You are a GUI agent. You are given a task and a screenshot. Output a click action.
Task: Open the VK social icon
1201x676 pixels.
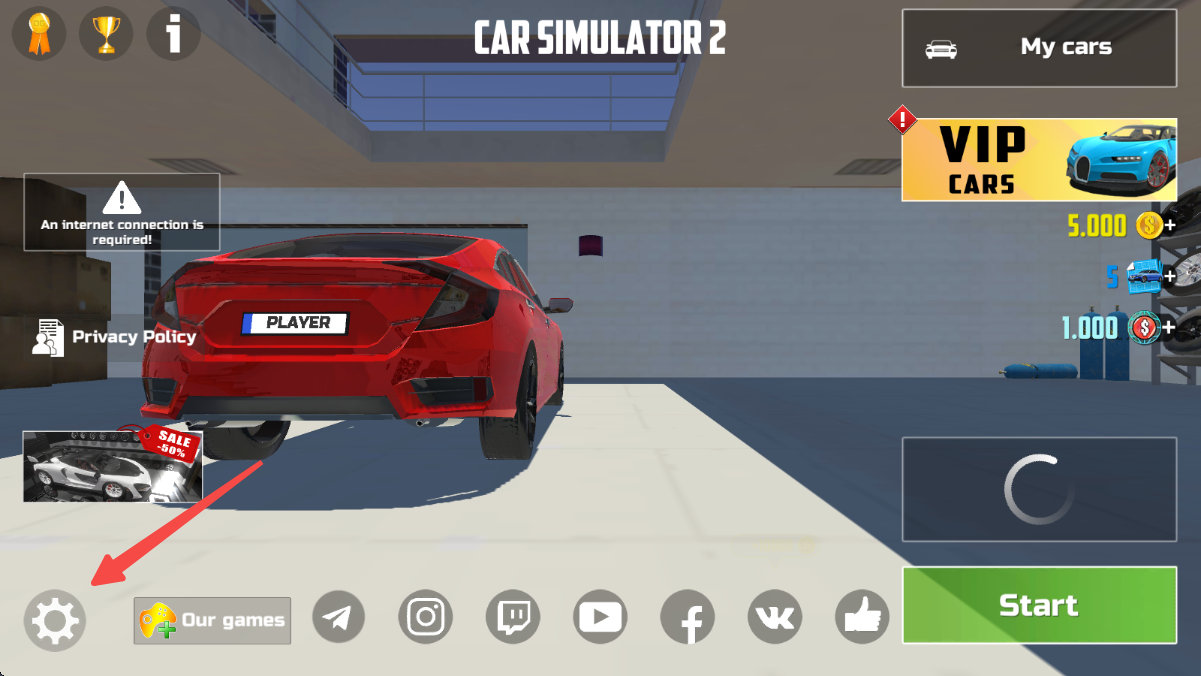click(x=774, y=617)
